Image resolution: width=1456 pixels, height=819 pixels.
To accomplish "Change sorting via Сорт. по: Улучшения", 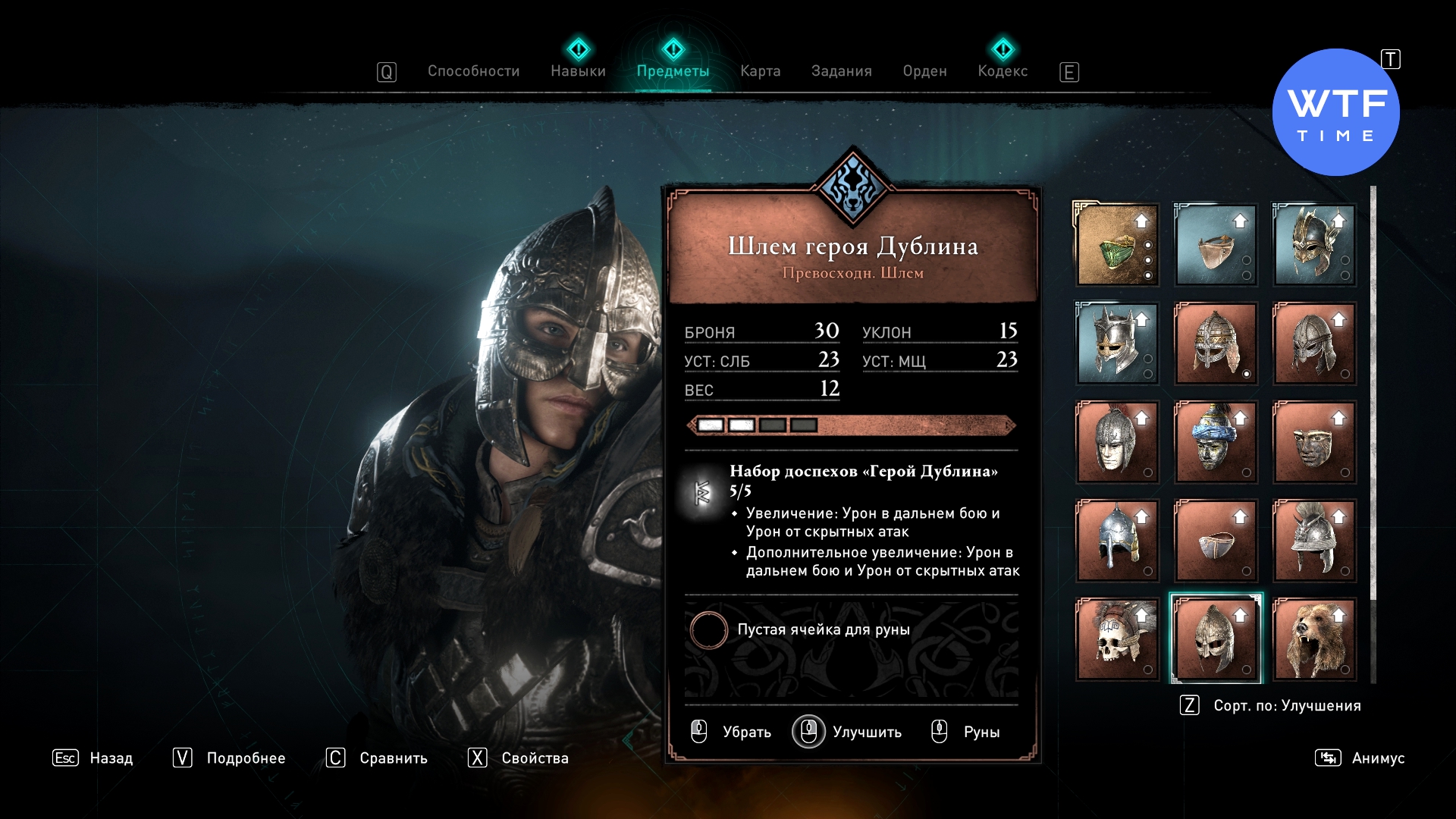I will tap(1286, 706).
